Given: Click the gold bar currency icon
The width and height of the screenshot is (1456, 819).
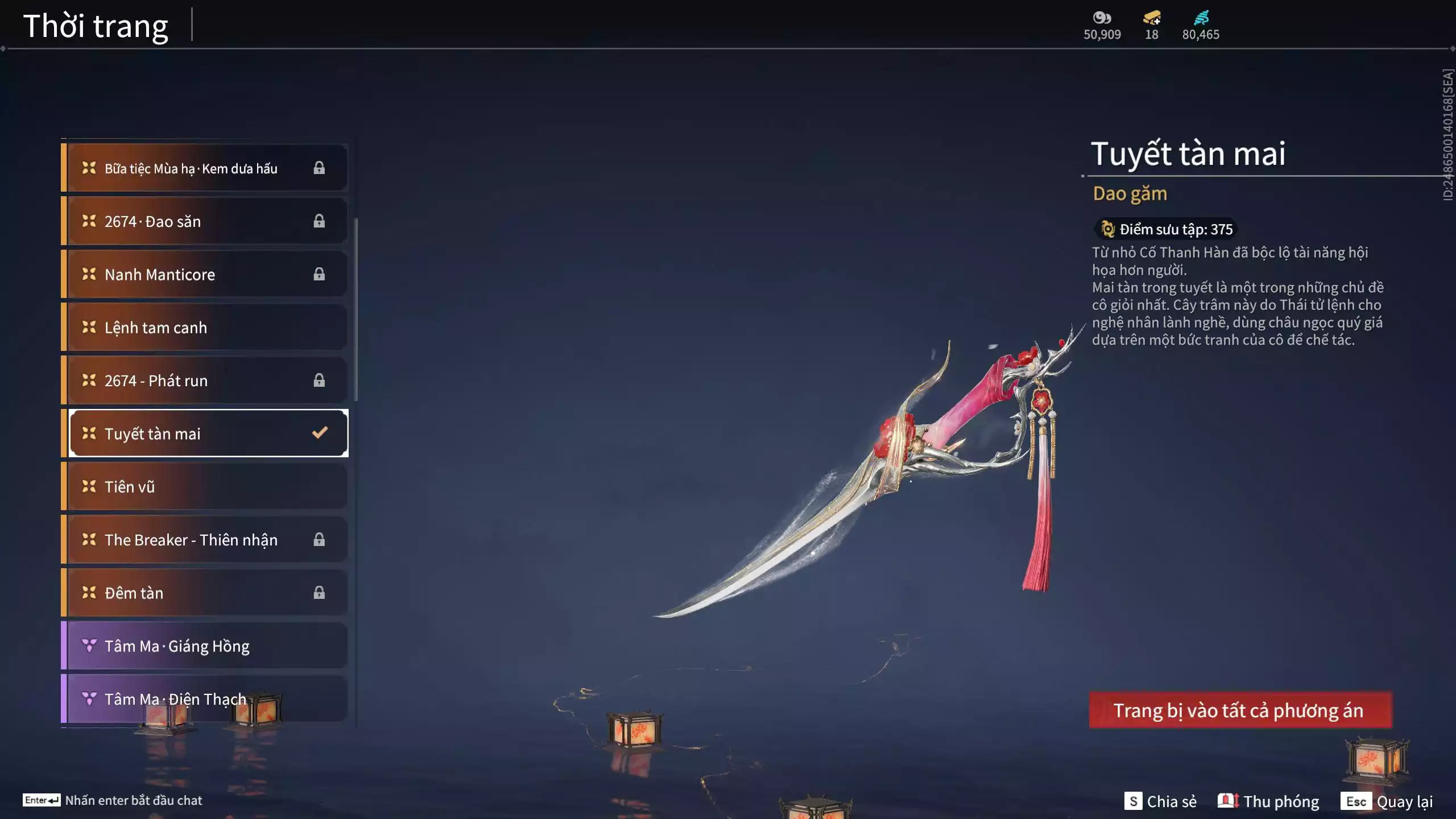Looking at the screenshot, I should click(1152, 18).
